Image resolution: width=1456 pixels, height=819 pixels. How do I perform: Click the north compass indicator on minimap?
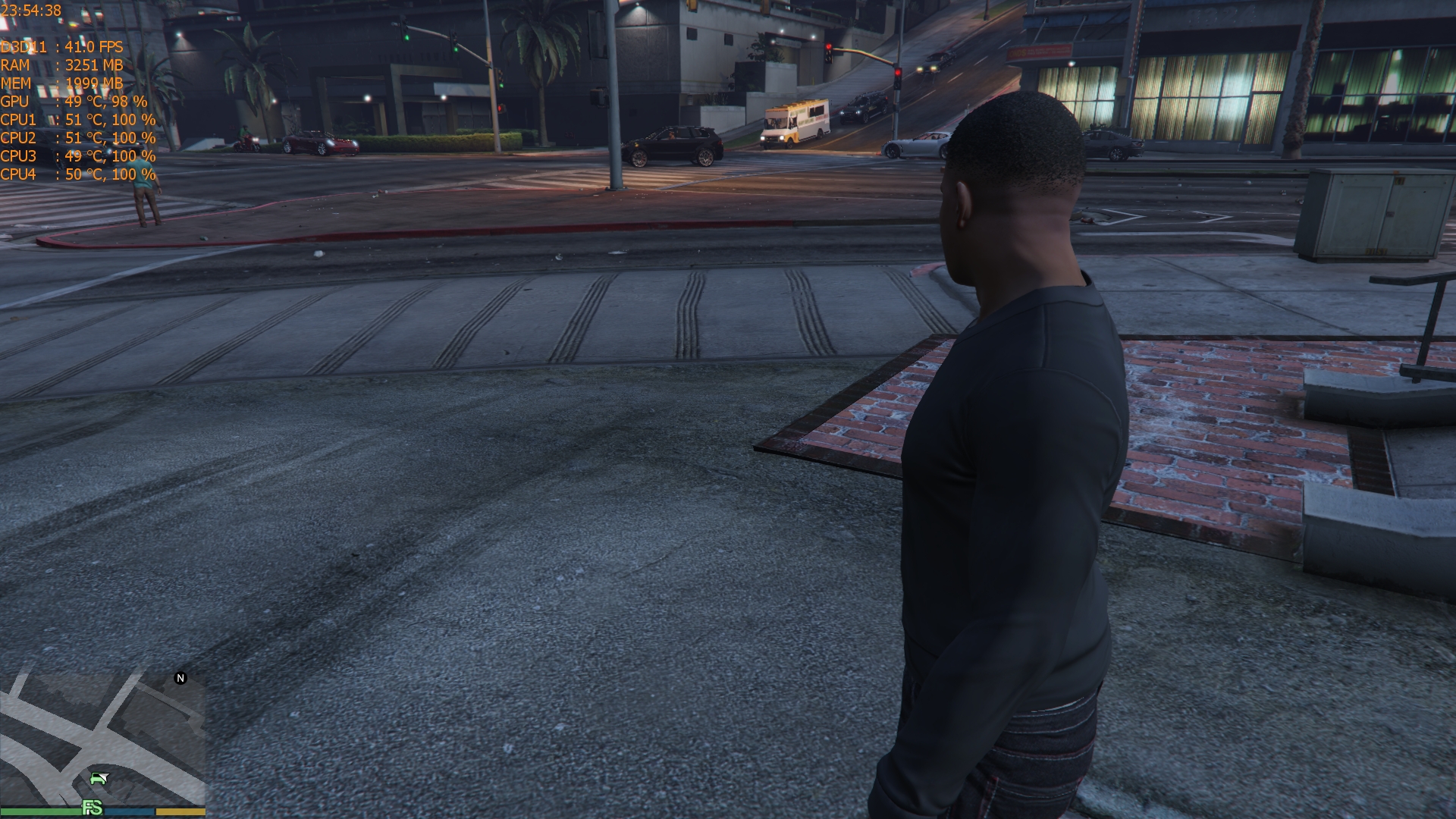point(180,678)
